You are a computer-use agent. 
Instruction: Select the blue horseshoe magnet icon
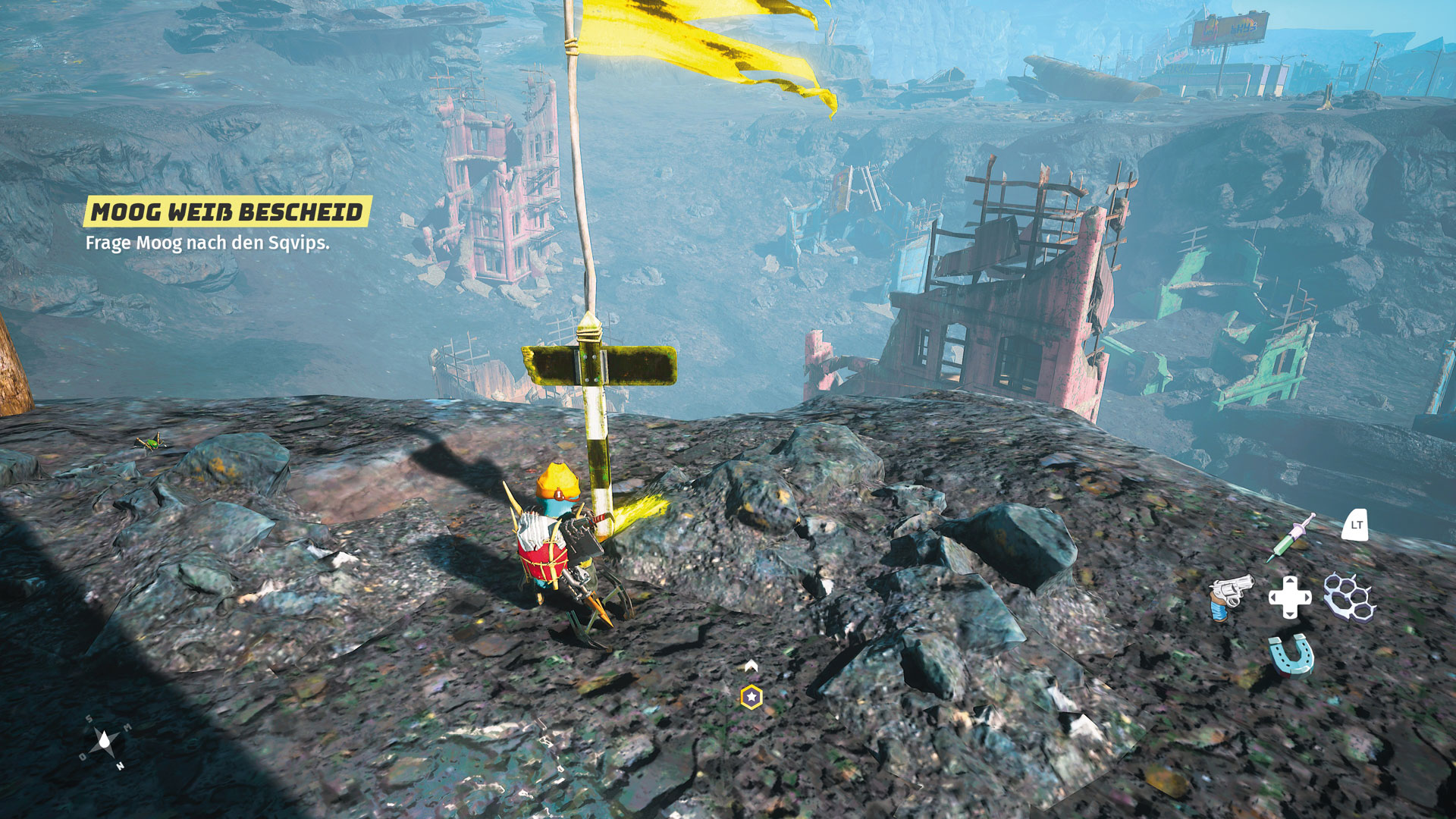1291,655
